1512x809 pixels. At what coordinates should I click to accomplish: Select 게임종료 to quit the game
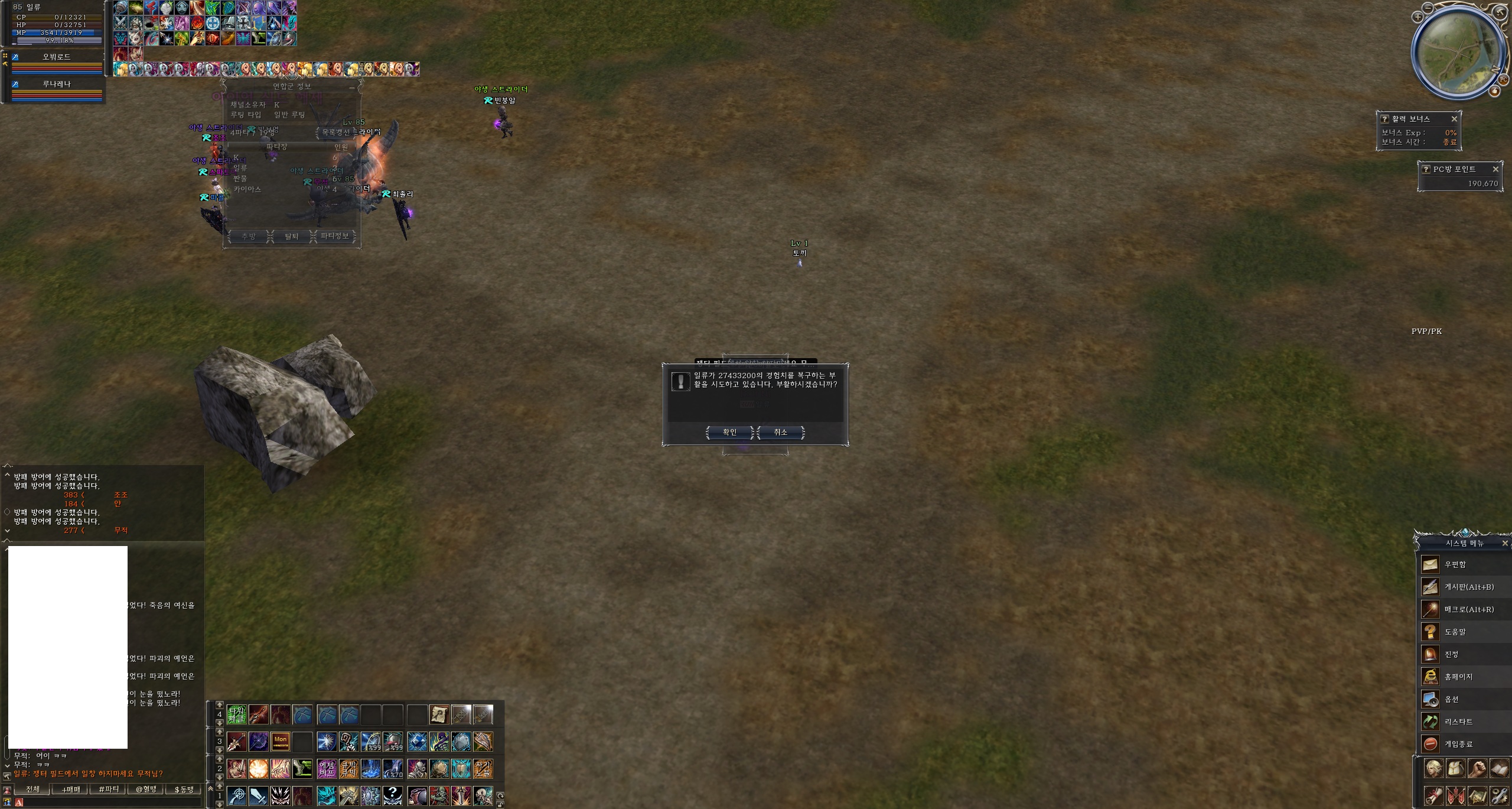coord(1458,744)
